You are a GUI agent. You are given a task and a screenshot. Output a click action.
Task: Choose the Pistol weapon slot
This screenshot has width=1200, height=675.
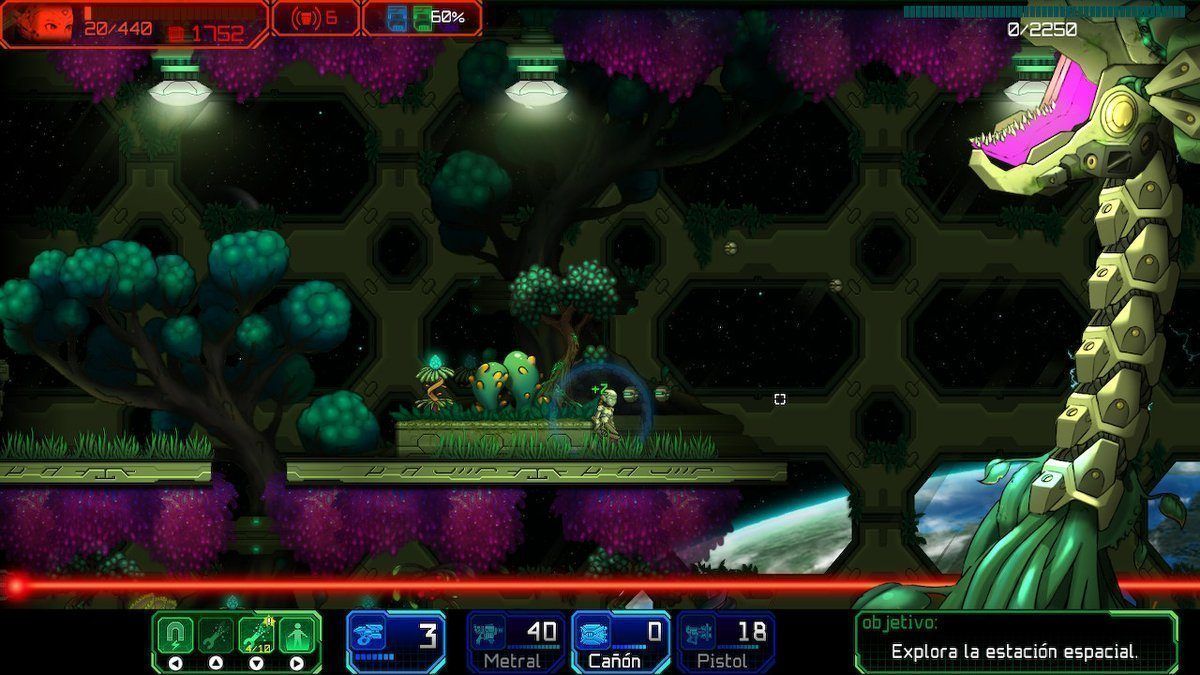pos(727,640)
